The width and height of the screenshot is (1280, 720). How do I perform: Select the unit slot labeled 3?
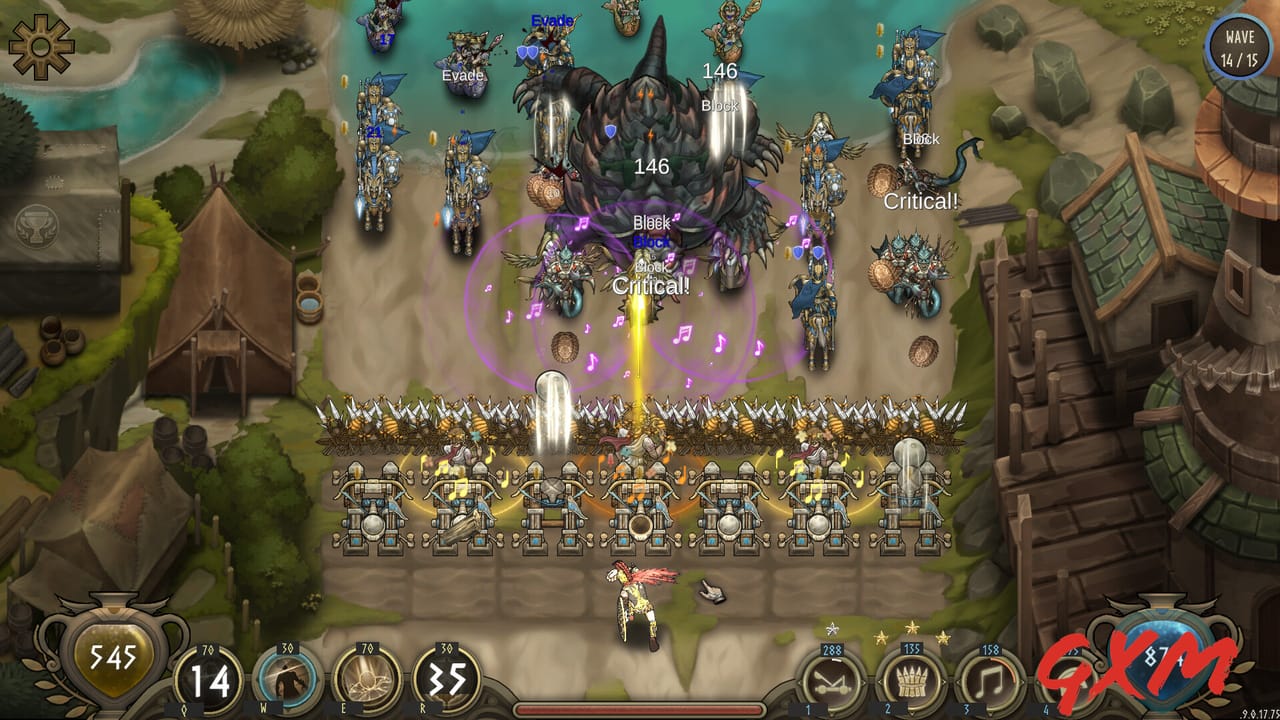pos(967,708)
